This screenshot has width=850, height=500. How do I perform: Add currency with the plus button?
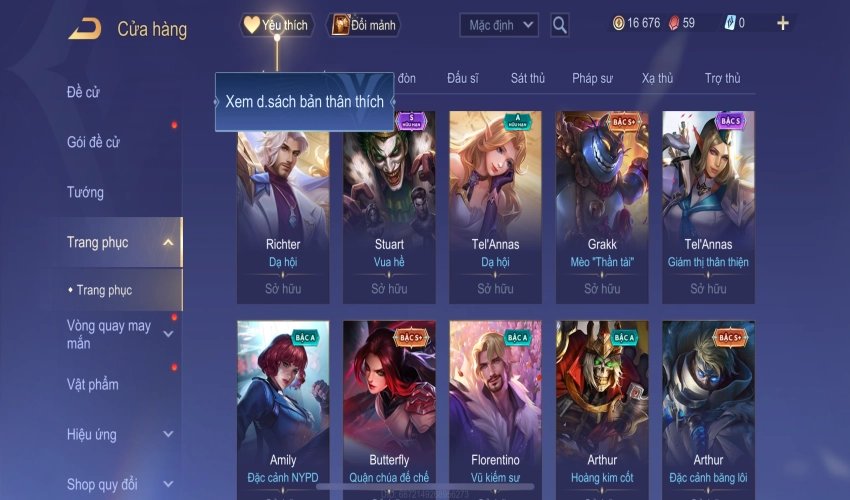tap(782, 23)
